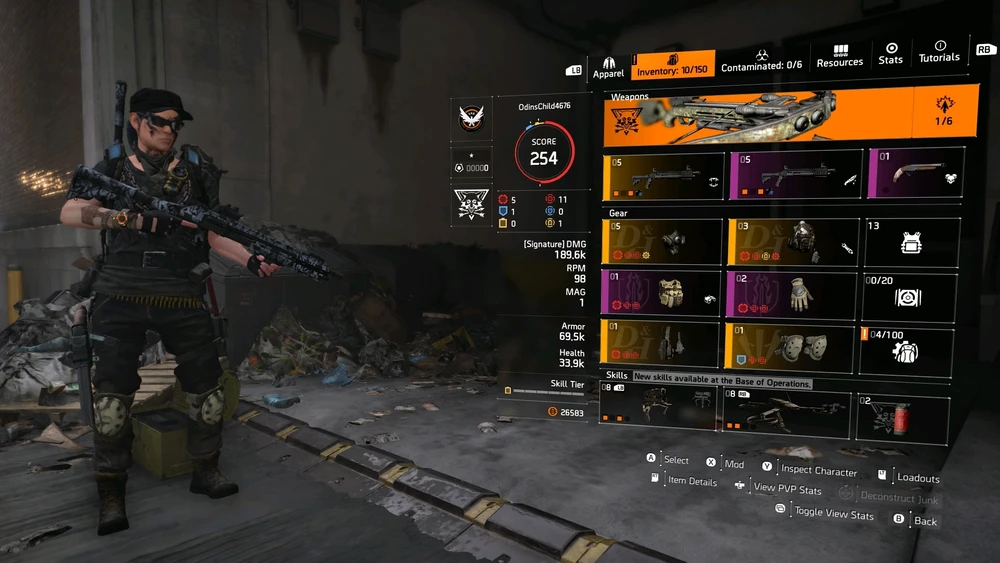1000x563 pixels.
Task: Select the red grenade canister slot
Action: (903, 418)
